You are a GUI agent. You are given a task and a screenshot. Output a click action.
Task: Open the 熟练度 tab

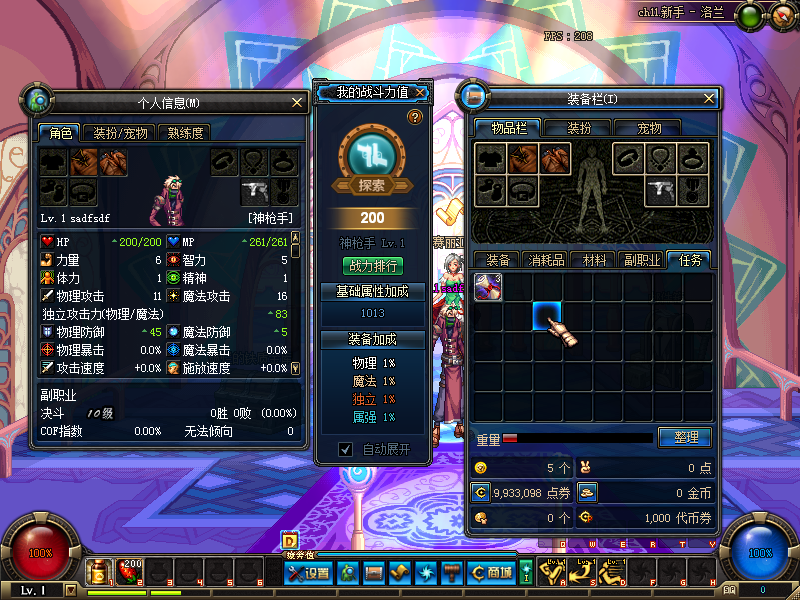tap(185, 133)
